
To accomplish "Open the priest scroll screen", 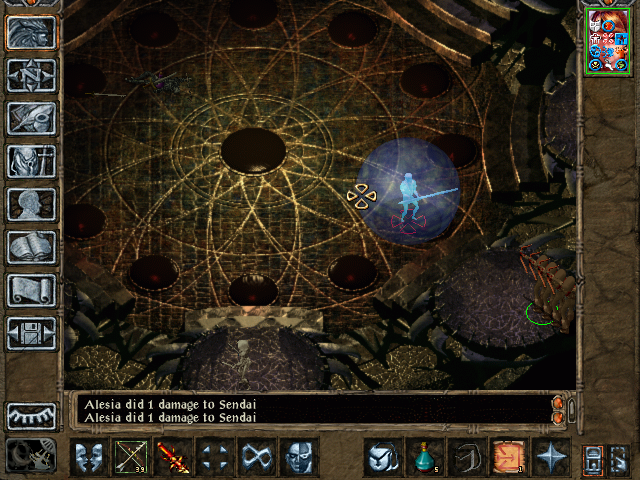I will [31, 290].
